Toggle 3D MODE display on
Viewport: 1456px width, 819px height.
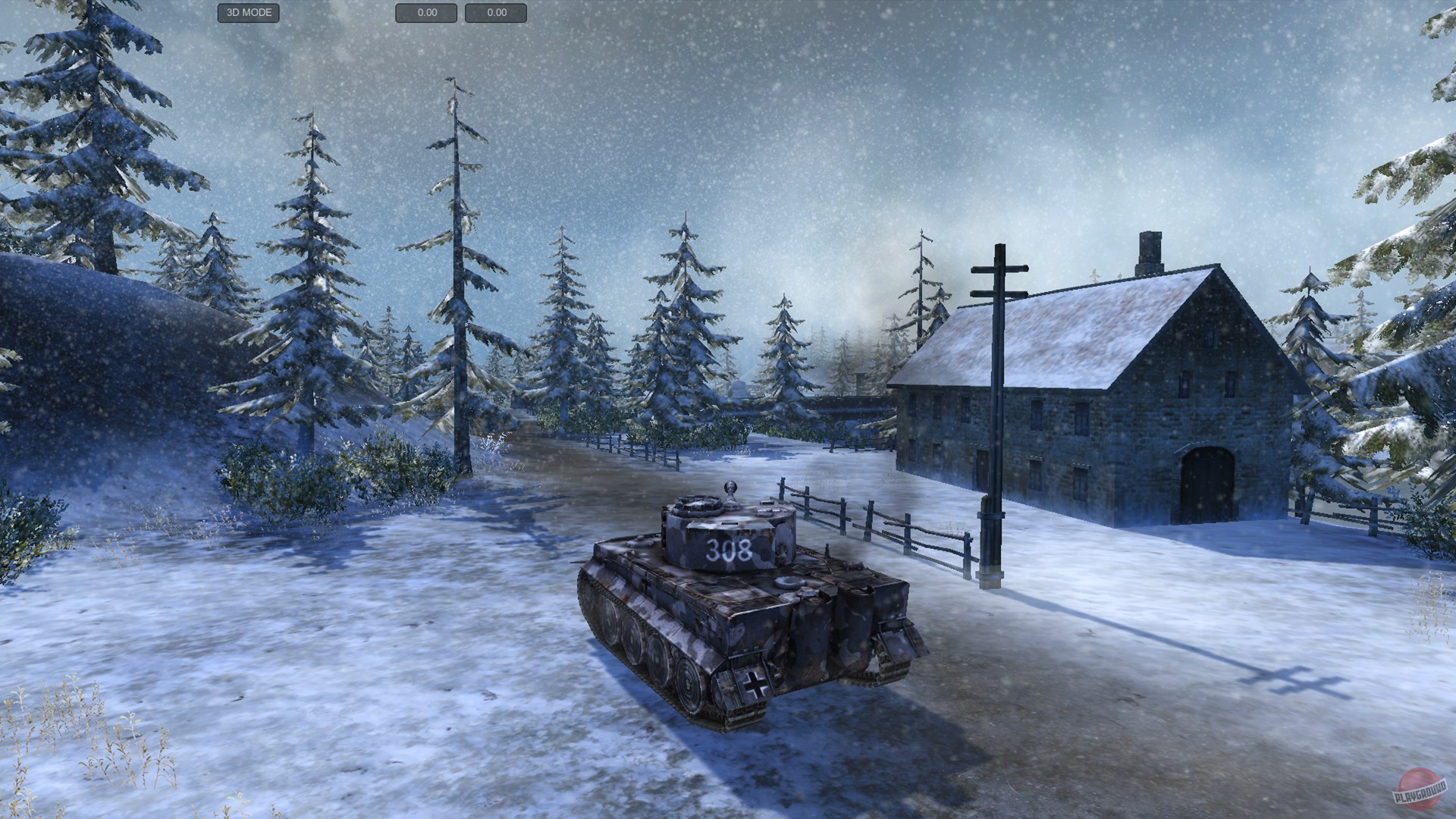(248, 13)
